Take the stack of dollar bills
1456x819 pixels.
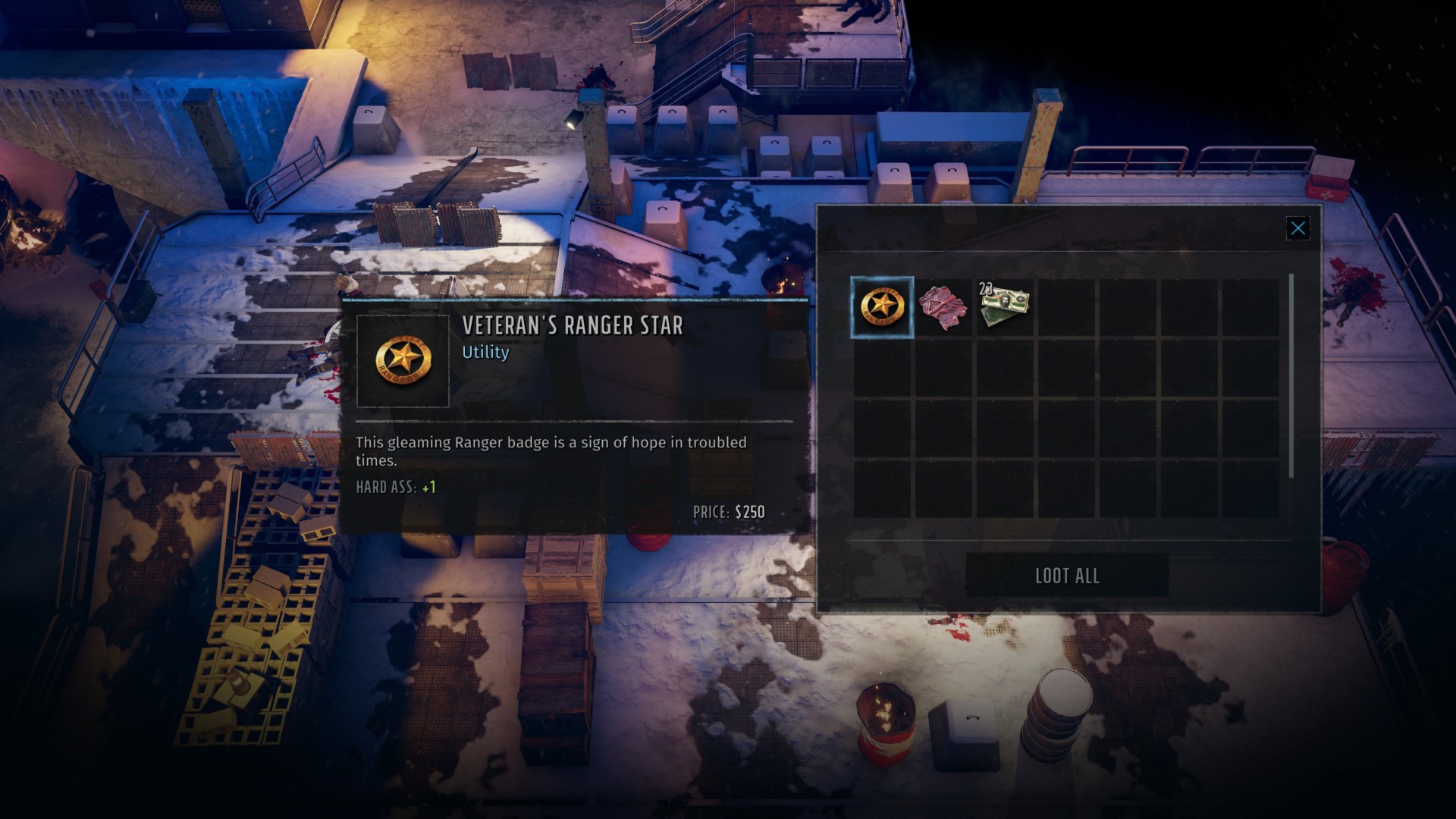pyautogui.click(x=1004, y=307)
